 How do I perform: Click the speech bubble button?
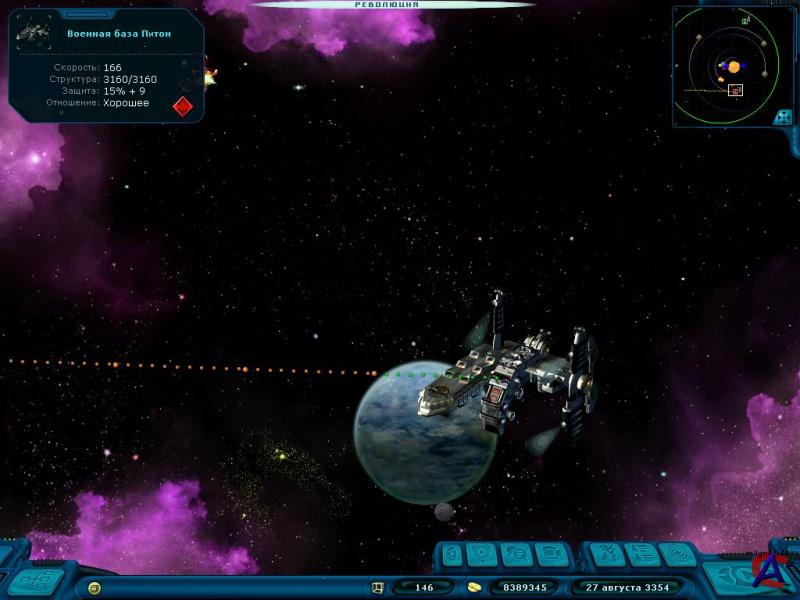pyautogui.click(x=518, y=554)
